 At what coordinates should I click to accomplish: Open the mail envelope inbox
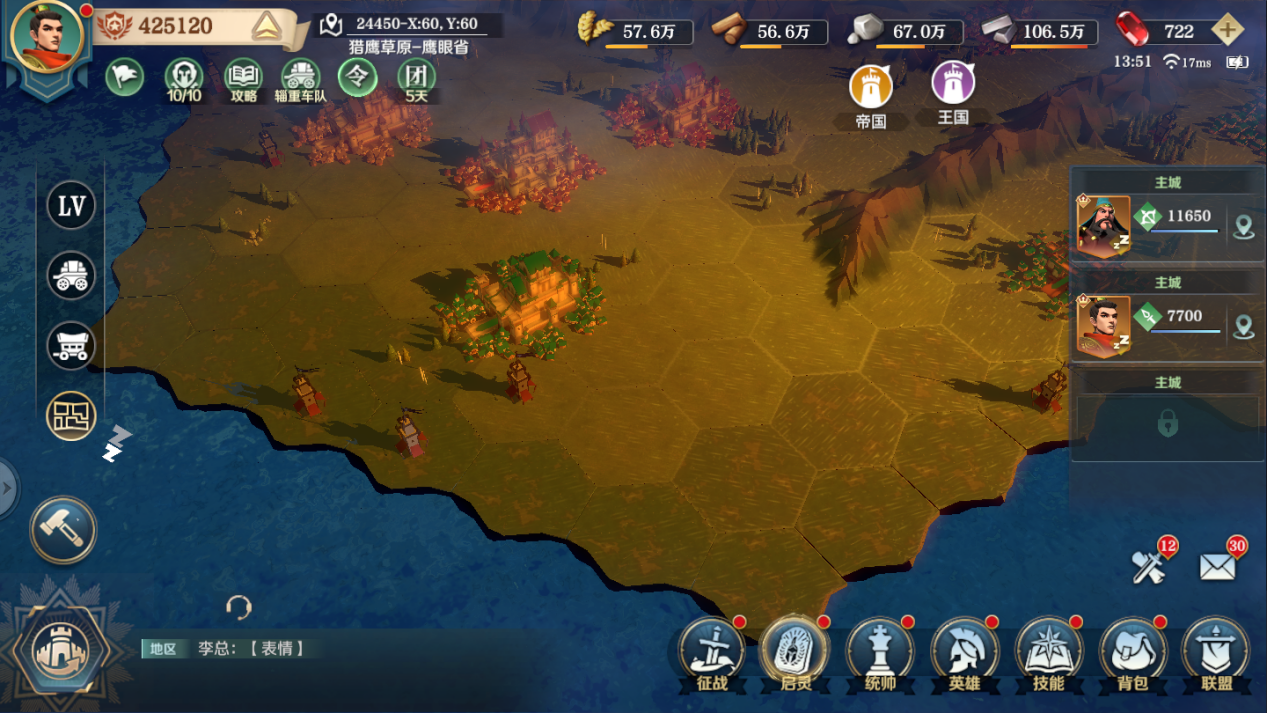(1218, 567)
